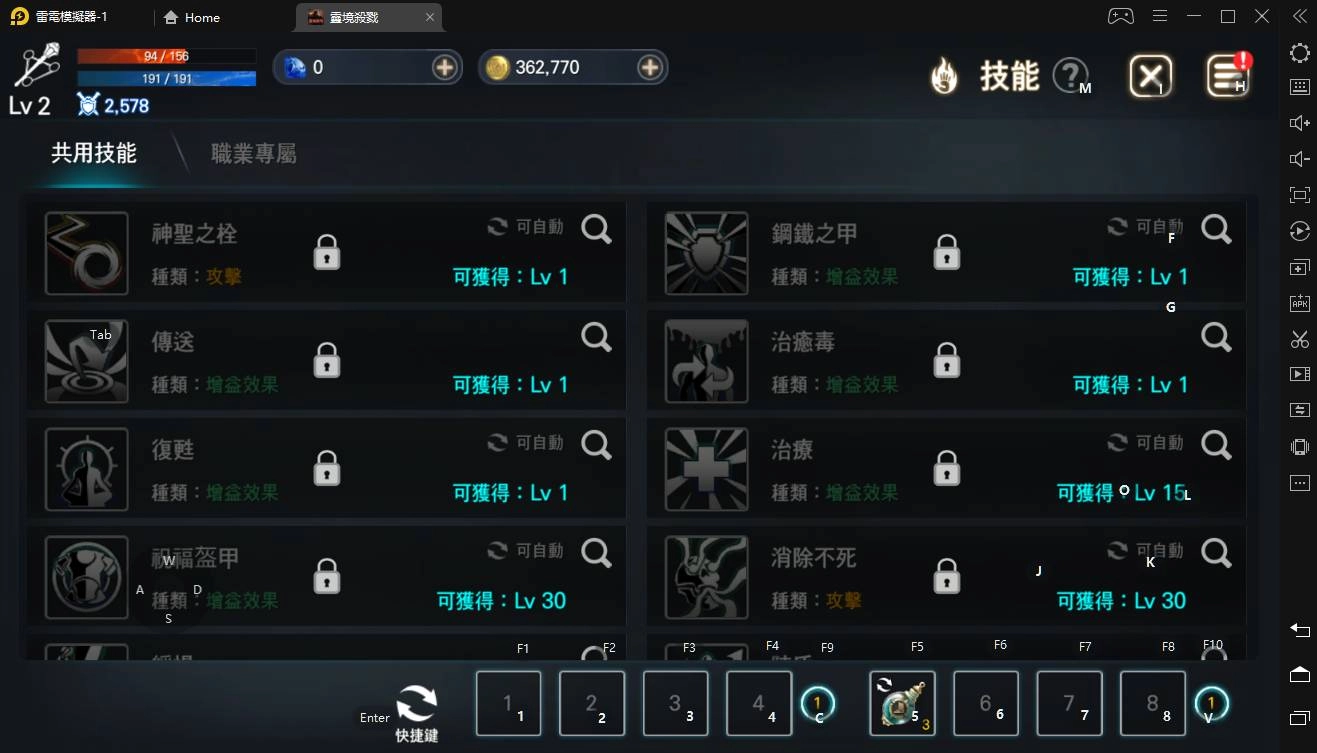The height and width of the screenshot is (753, 1317).
Task: Click the lock toggle on 復甦 skill
Action: tap(326, 469)
